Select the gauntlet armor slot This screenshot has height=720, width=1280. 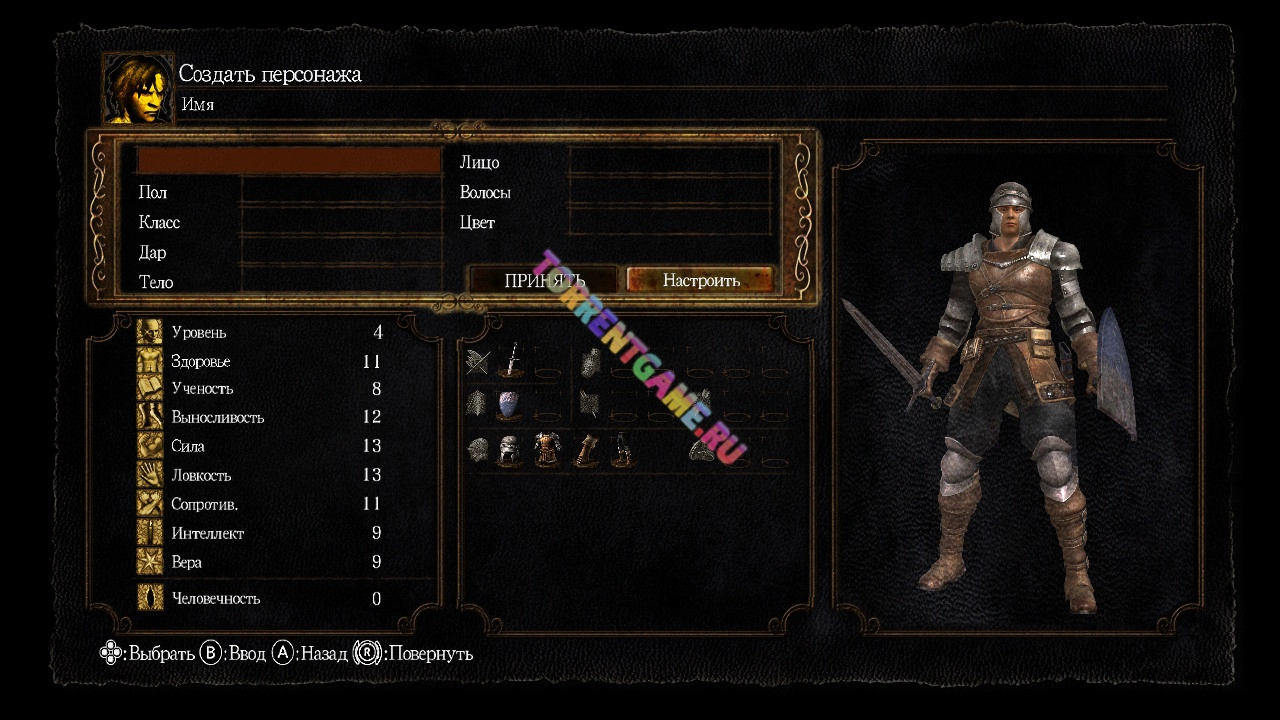pos(584,451)
